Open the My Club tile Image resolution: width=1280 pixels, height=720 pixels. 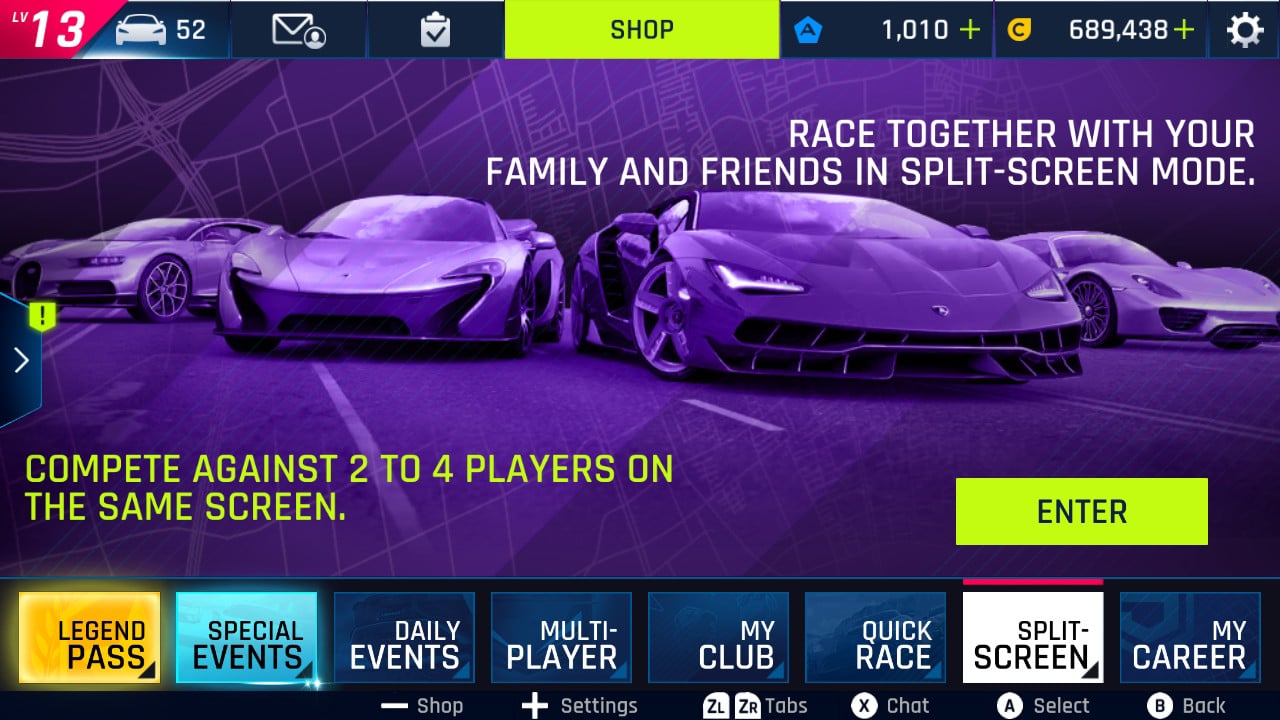tap(718, 638)
